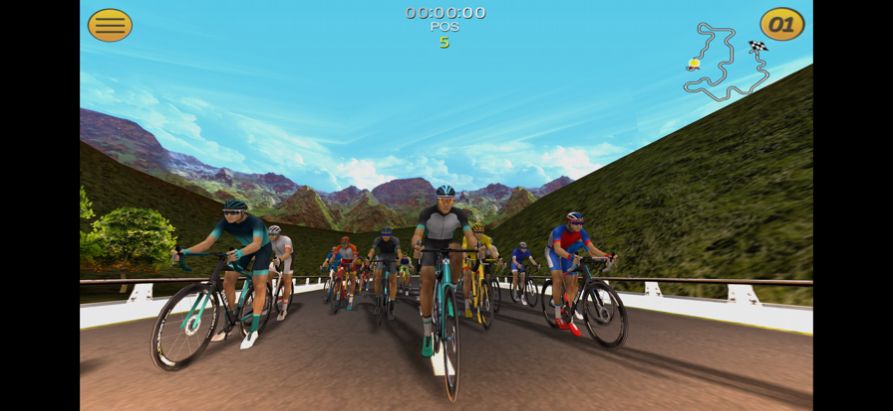893x411 pixels.
Task: Tap the gold 01 oval button
Action: point(781,24)
